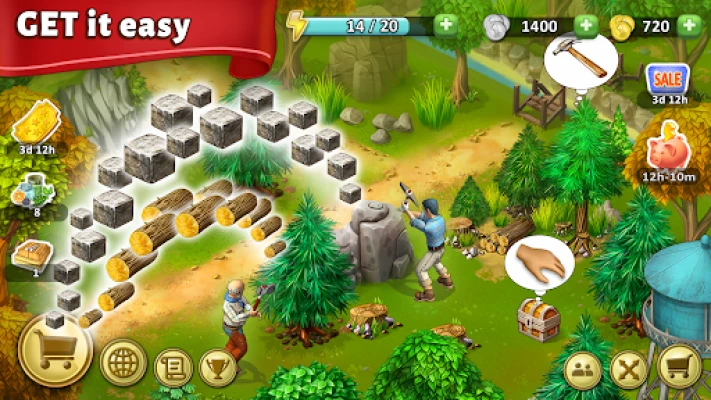Viewport: 711px width, 400px height.
Task: Open the wooden crate icon
Action: click(32, 252)
